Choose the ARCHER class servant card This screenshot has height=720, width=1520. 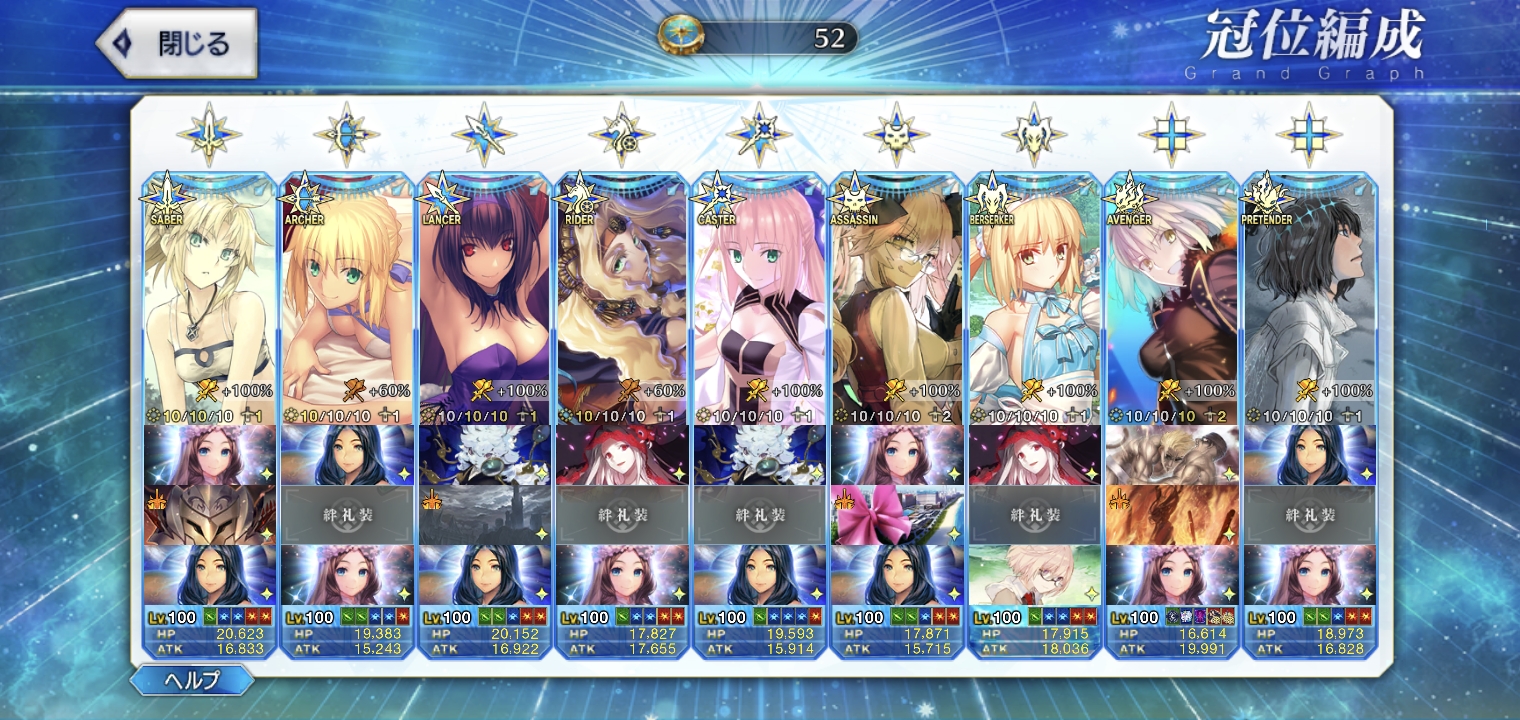(x=347, y=300)
